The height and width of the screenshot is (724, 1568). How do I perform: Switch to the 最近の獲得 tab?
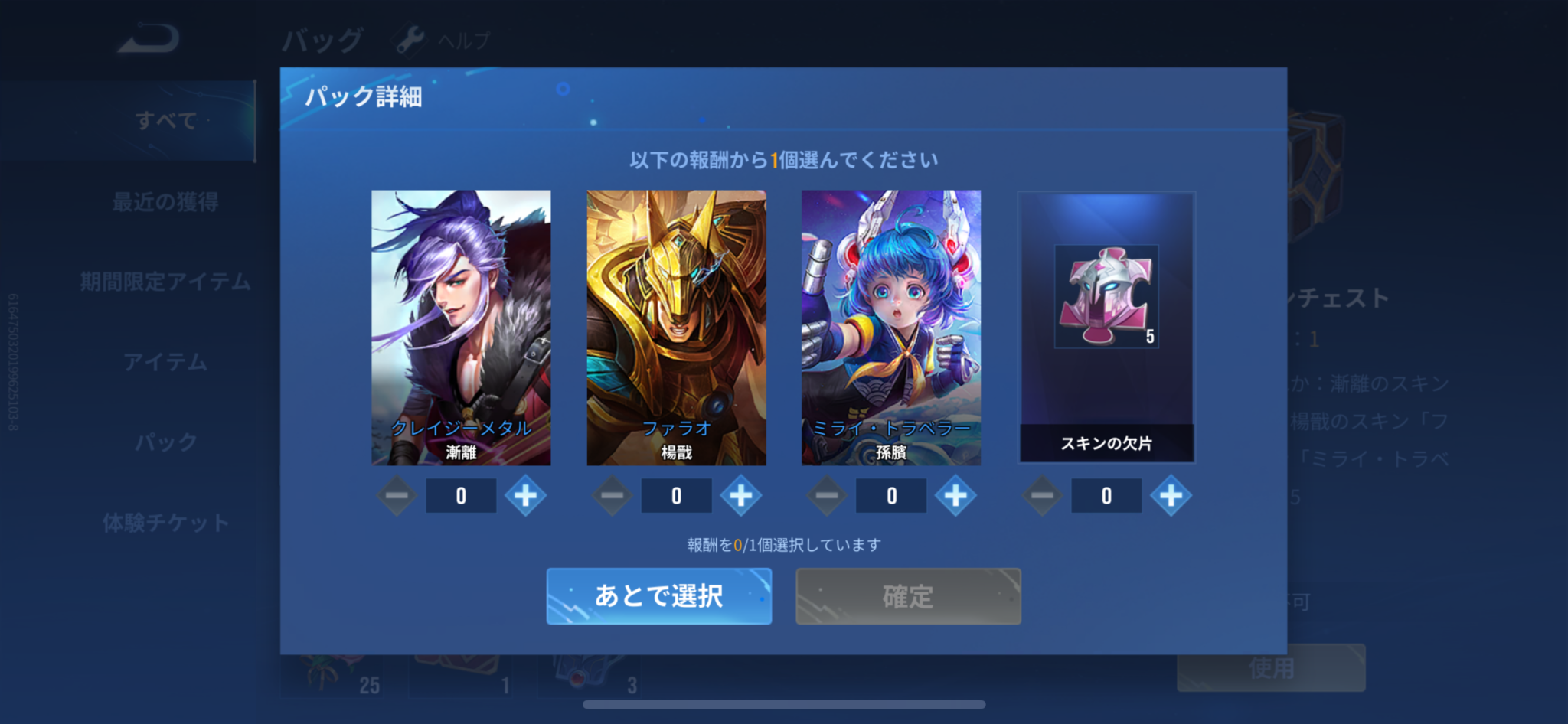pos(165,201)
